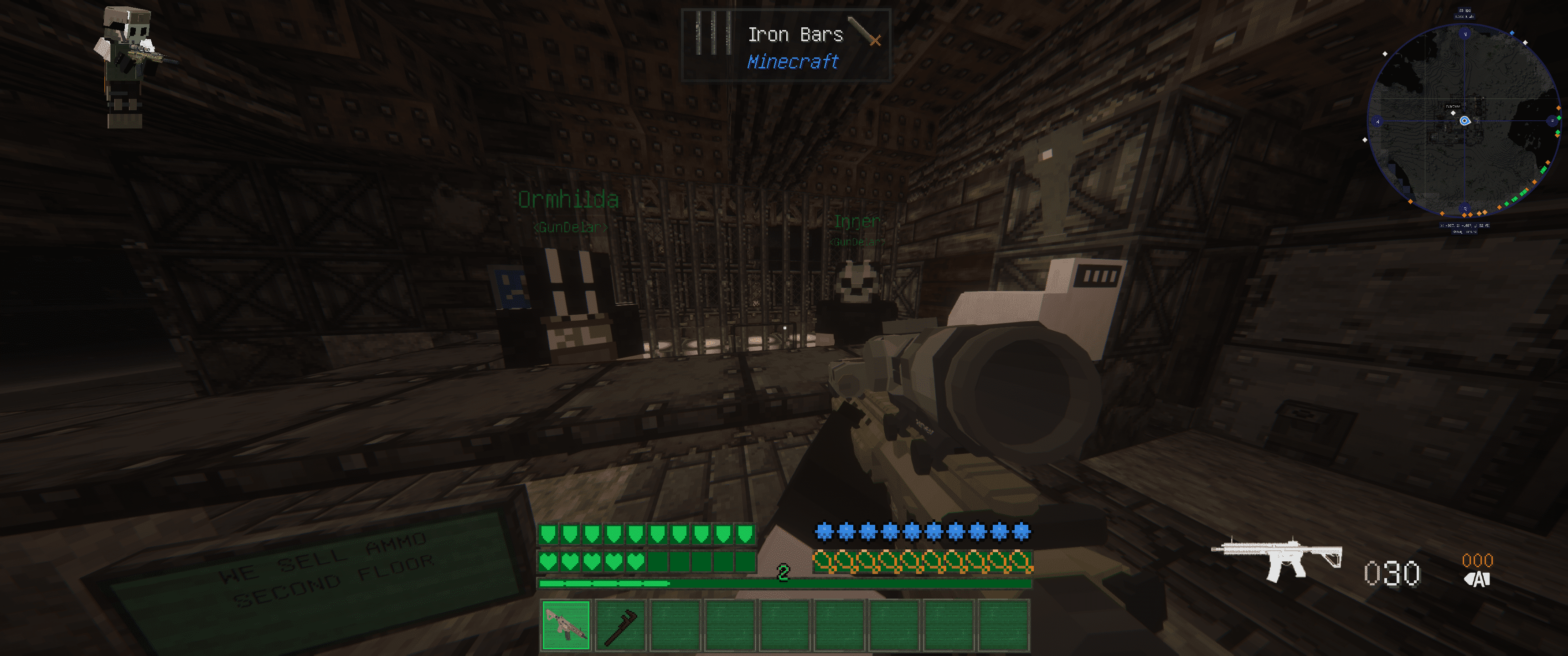Click the FPS counter above the minimap
1568x656 pixels.
[1464, 11]
